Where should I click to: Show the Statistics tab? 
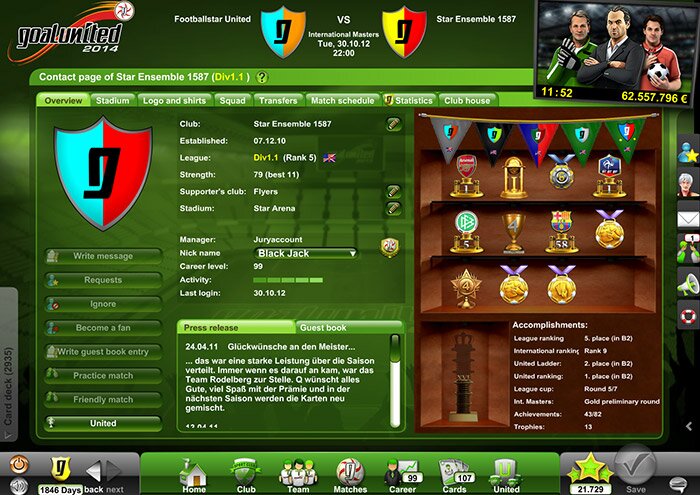point(412,101)
